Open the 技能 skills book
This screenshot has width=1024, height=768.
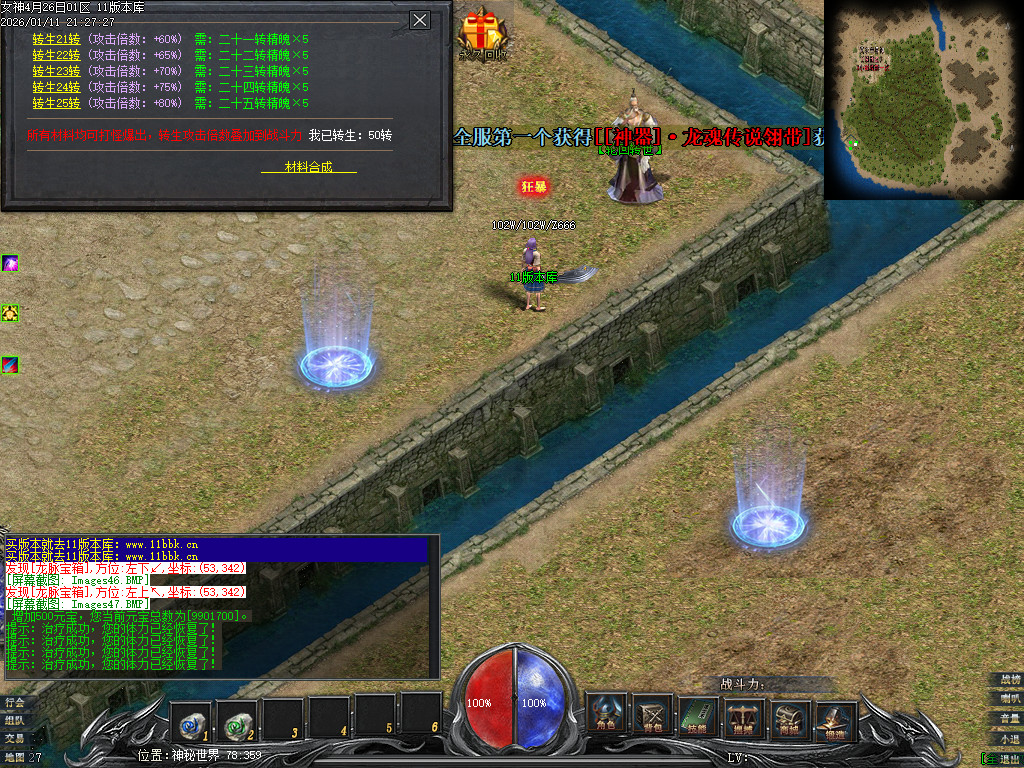(698, 715)
